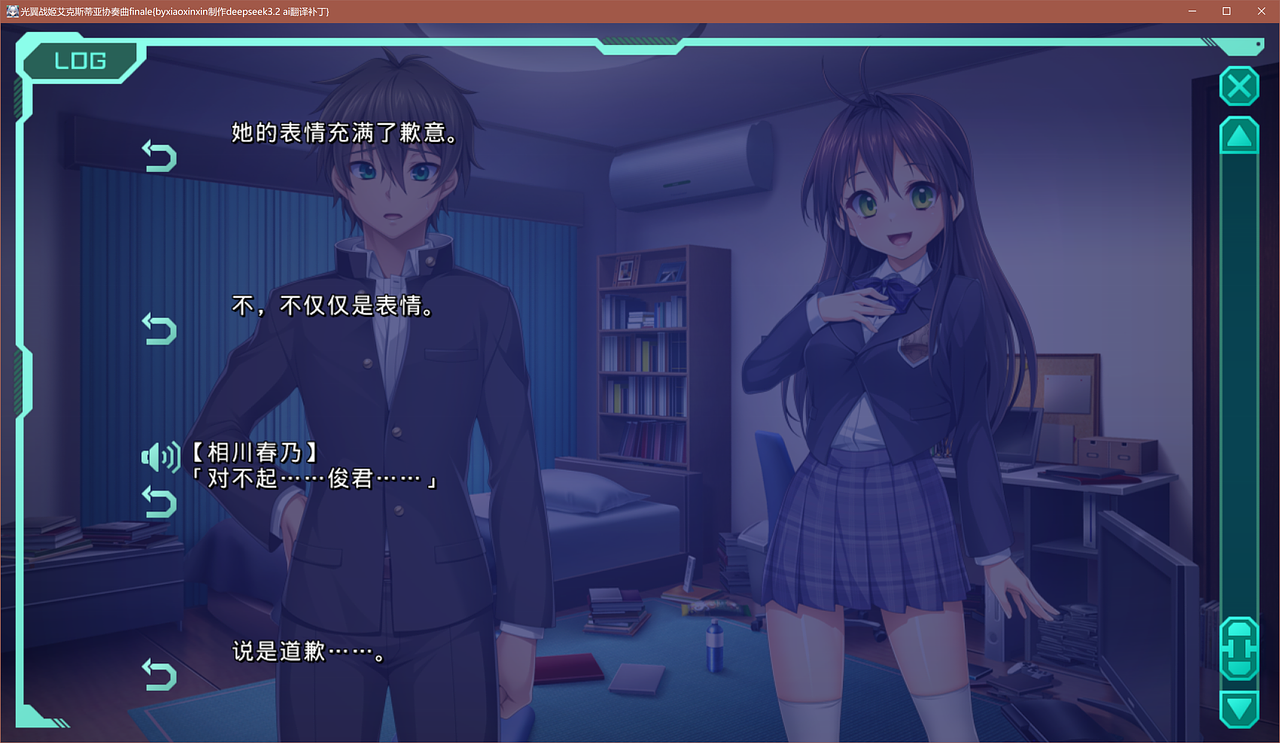Close the log with the X button
1280x743 pixels.
1239,87
